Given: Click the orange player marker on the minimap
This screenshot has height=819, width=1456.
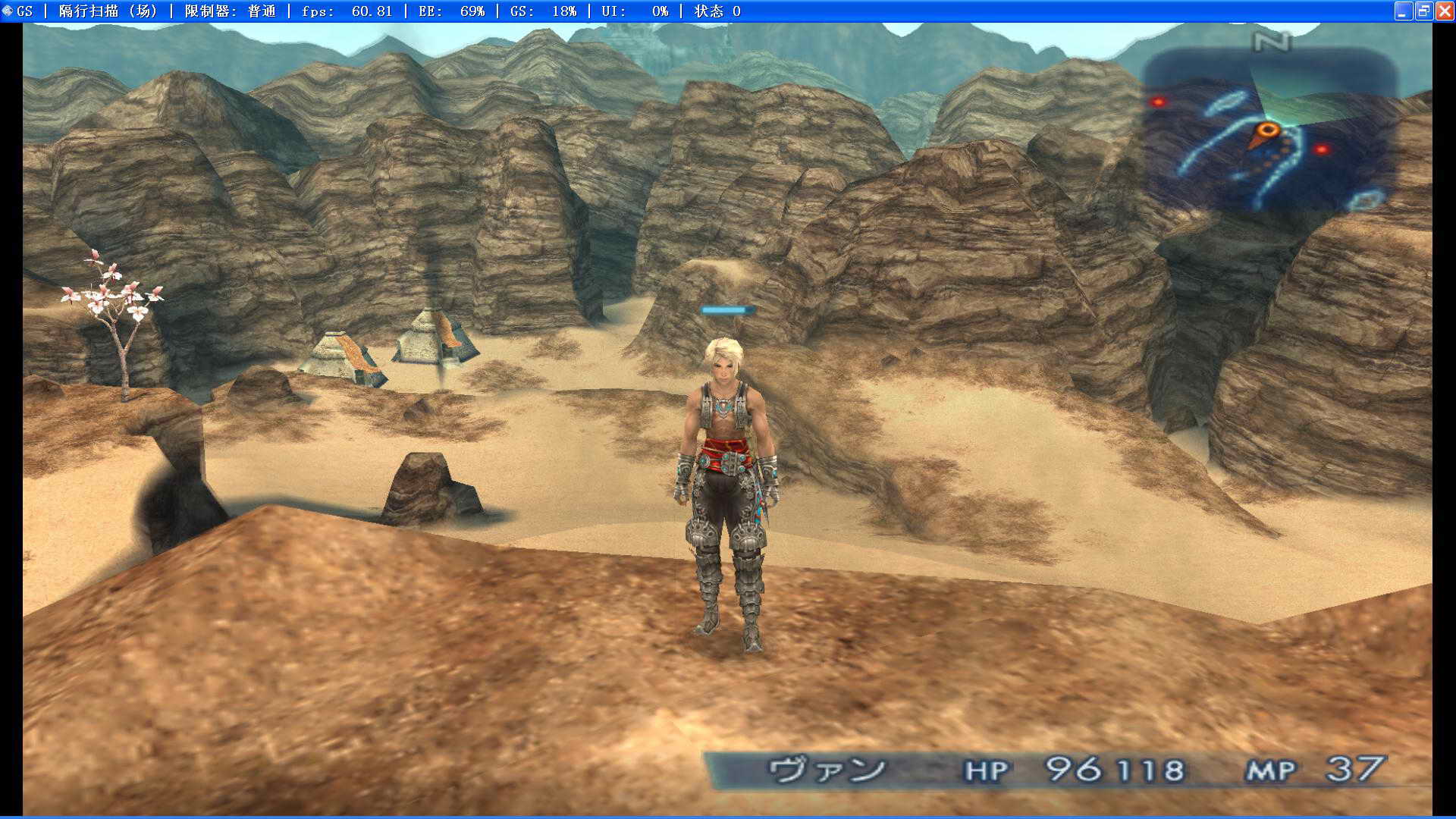Looking at the screenshot, I should pos(1267,129).
